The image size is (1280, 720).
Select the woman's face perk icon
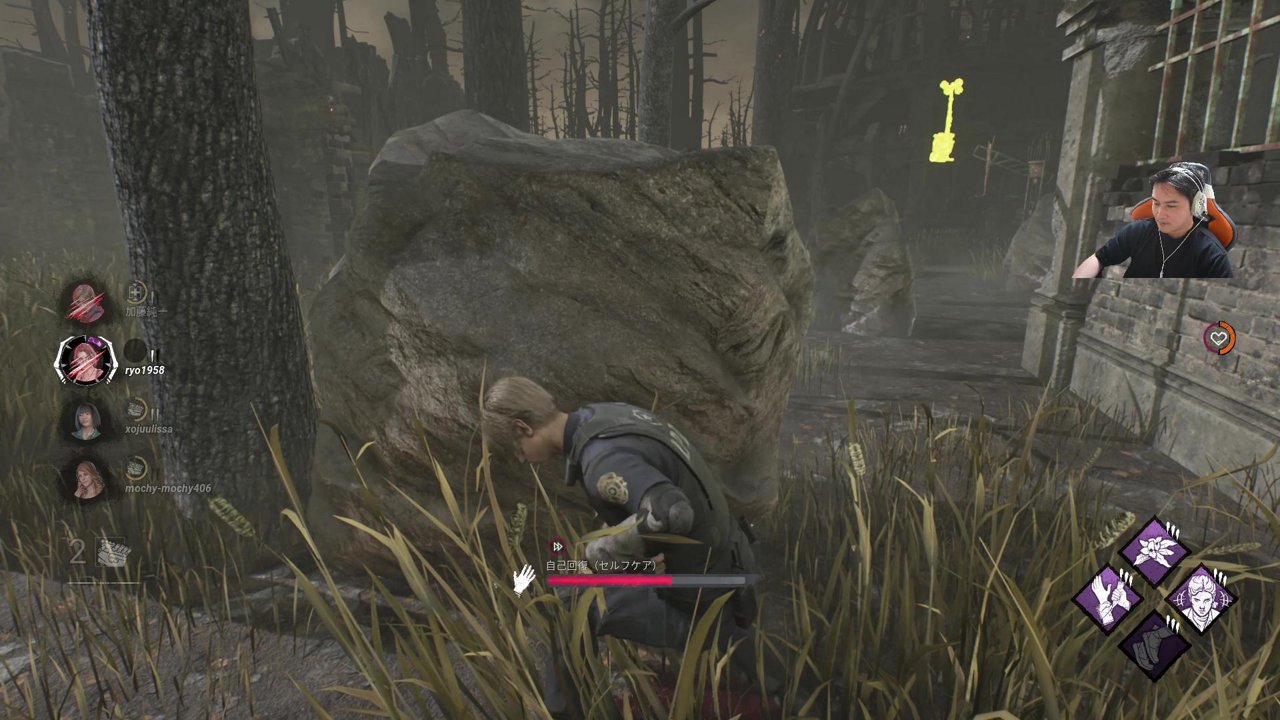pos(1201,598)
